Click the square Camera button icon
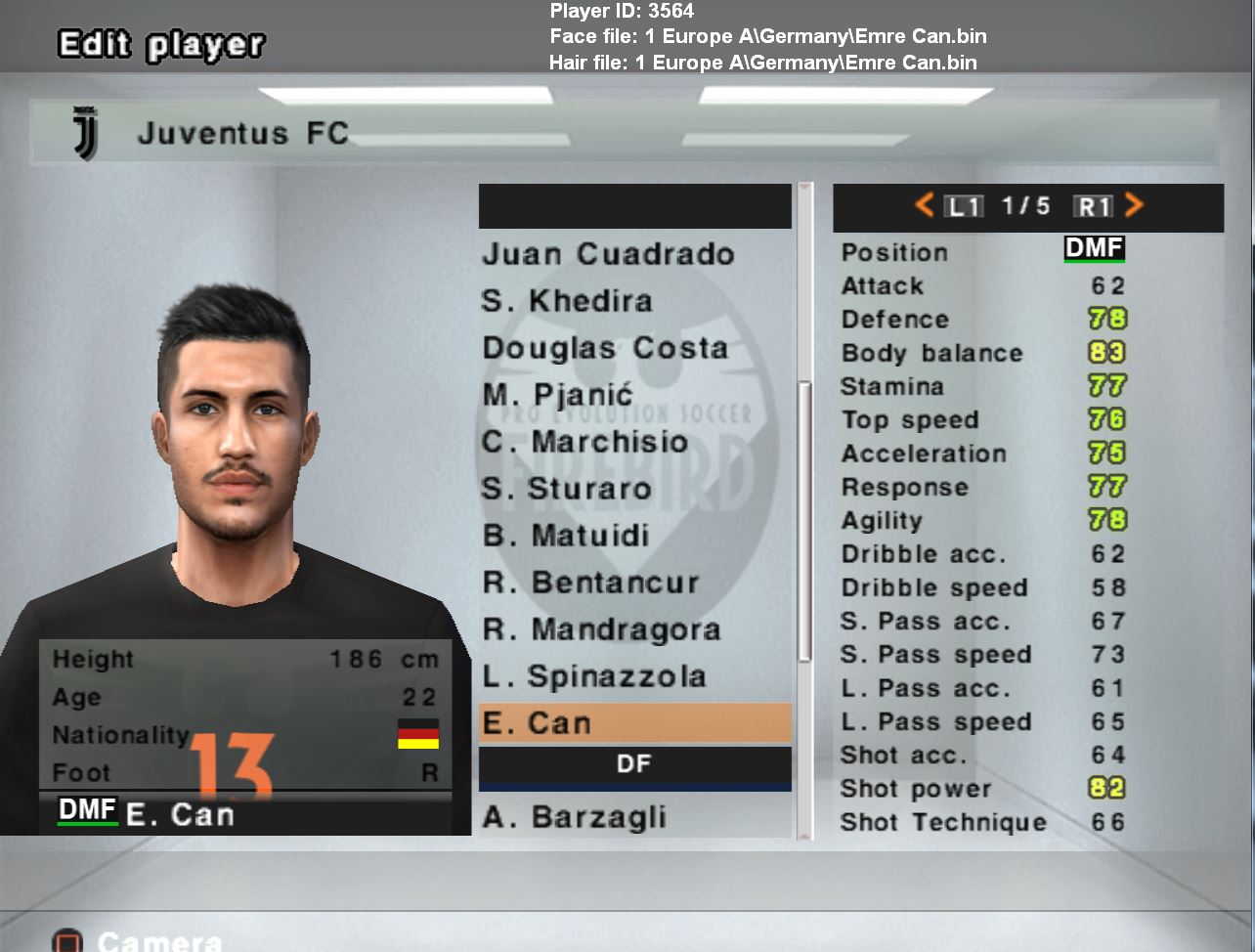 [x=66, y=940]
